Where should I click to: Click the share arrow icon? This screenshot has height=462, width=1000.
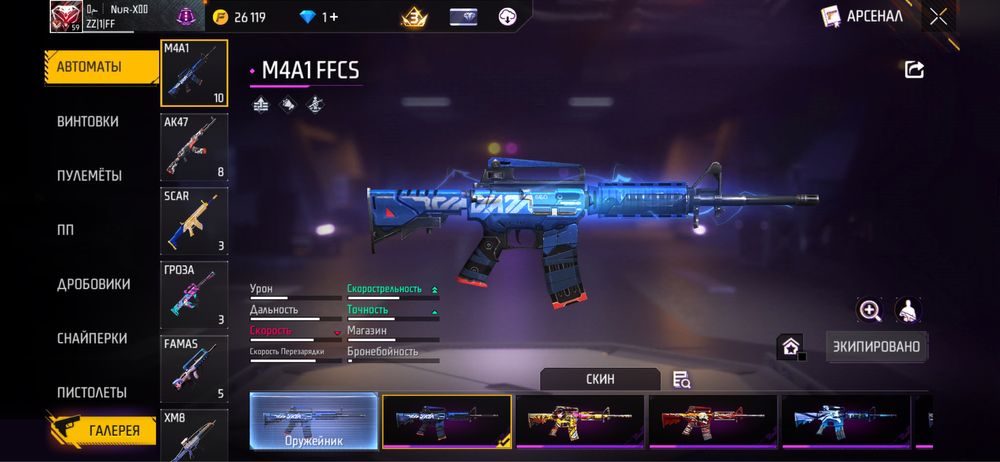click(914, 69)
